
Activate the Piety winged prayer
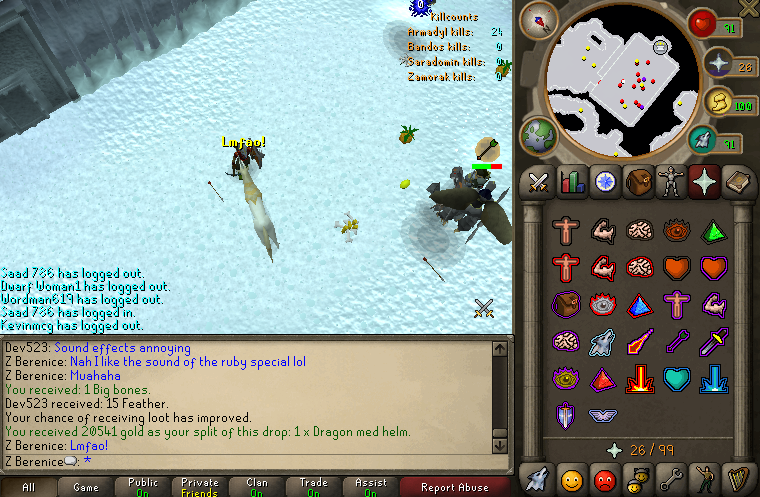tap(603, 414)
